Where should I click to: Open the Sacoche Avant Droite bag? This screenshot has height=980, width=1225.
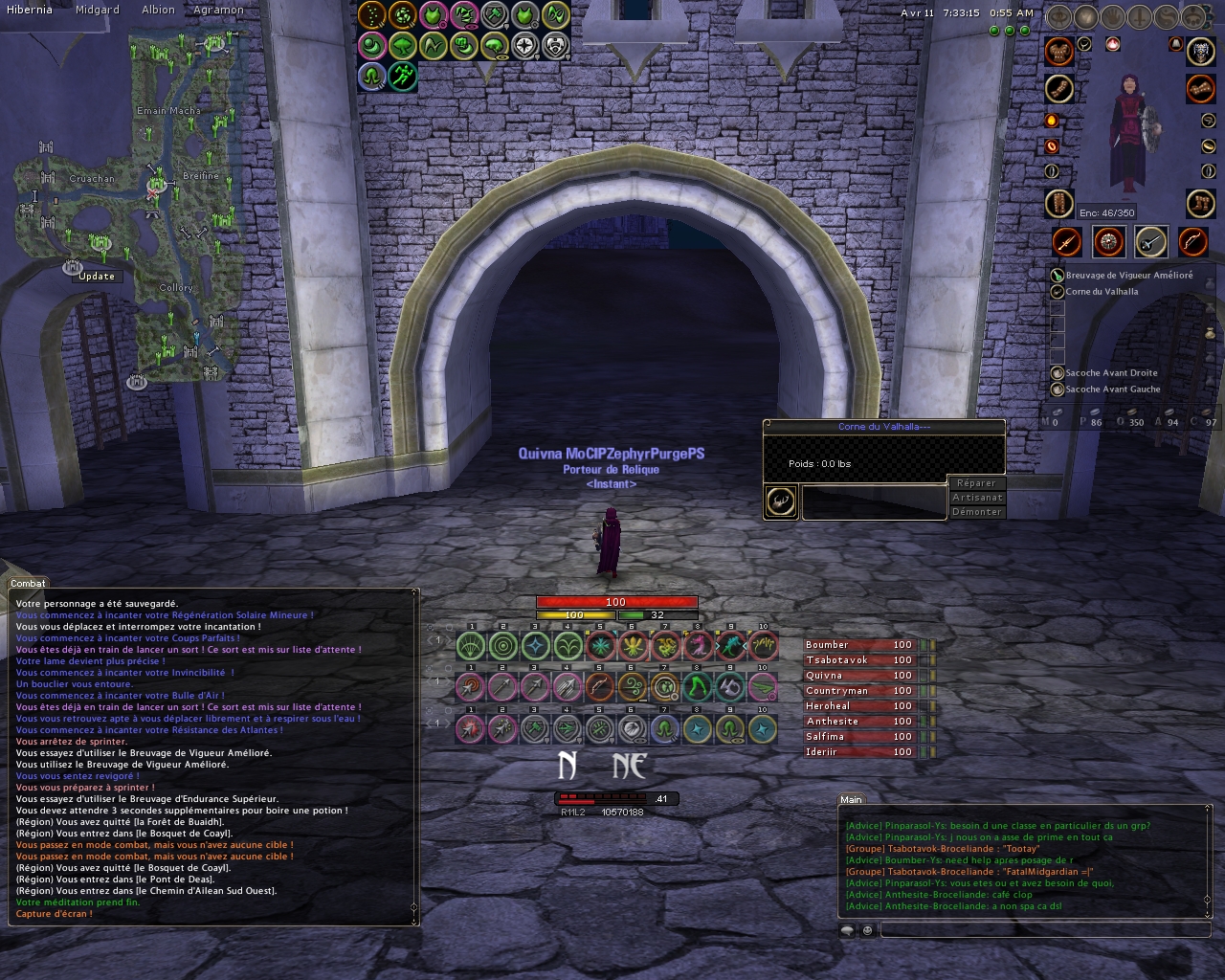click(x=1111, y=373)
